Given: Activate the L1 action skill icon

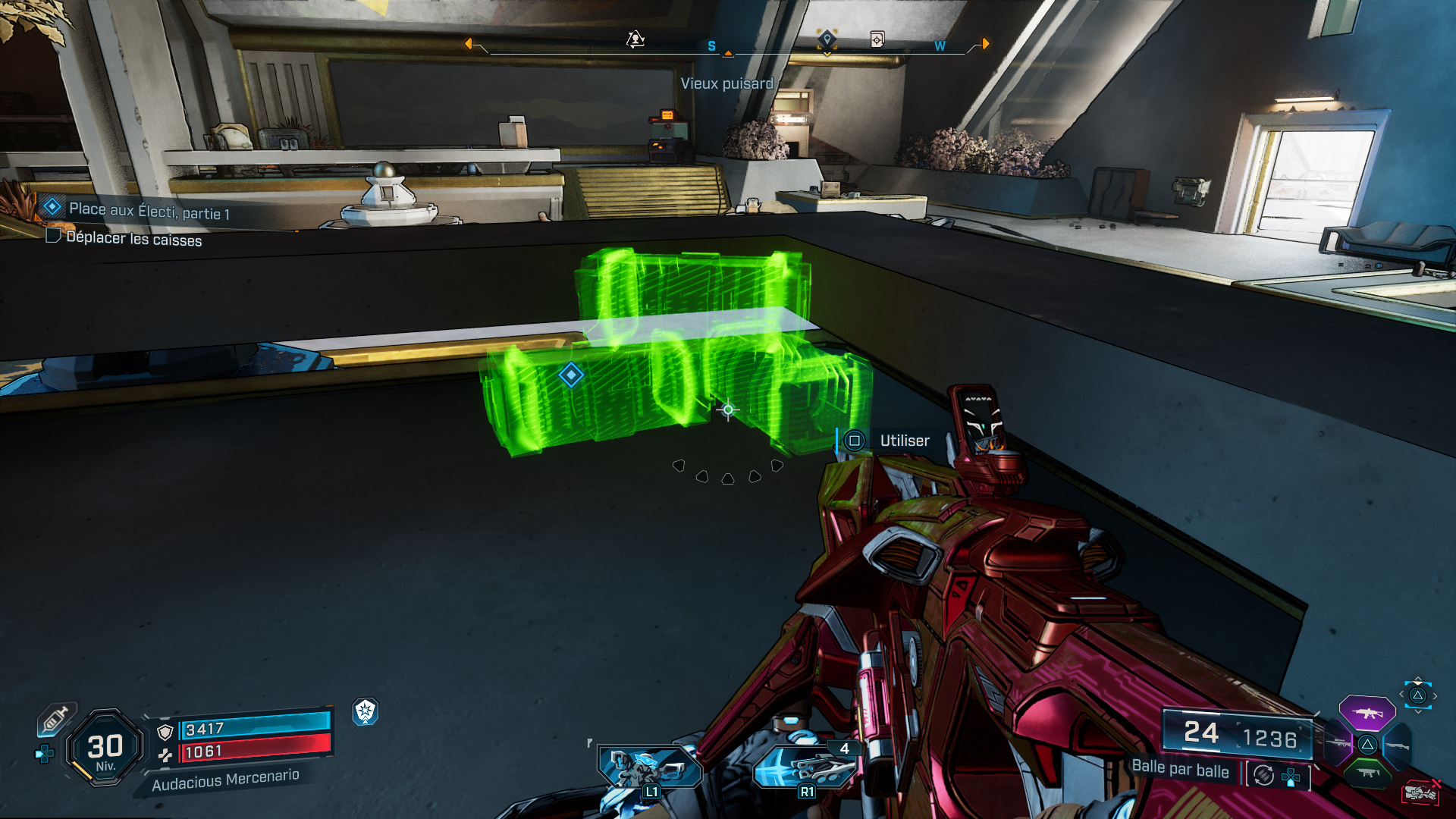Looking at the screenshot, I should coord(648,767).
